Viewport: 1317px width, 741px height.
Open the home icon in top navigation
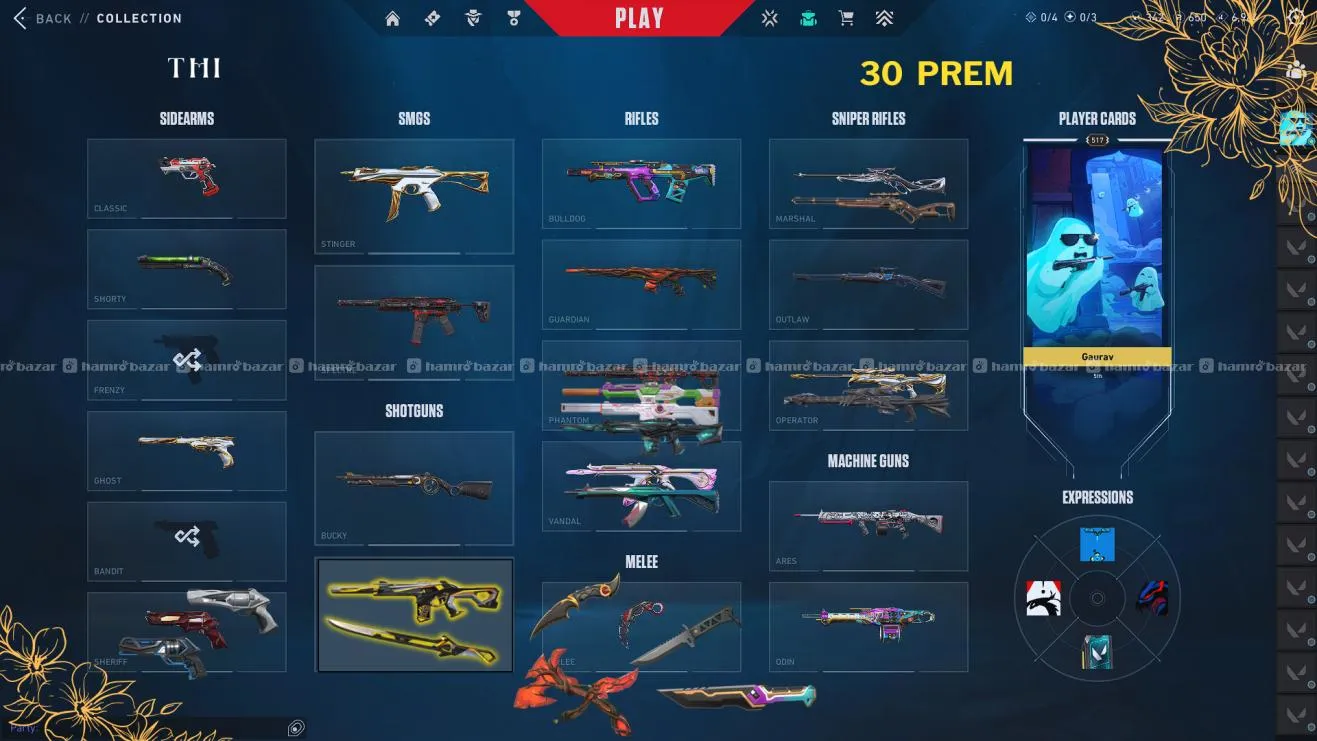click(x=393, y=18)
